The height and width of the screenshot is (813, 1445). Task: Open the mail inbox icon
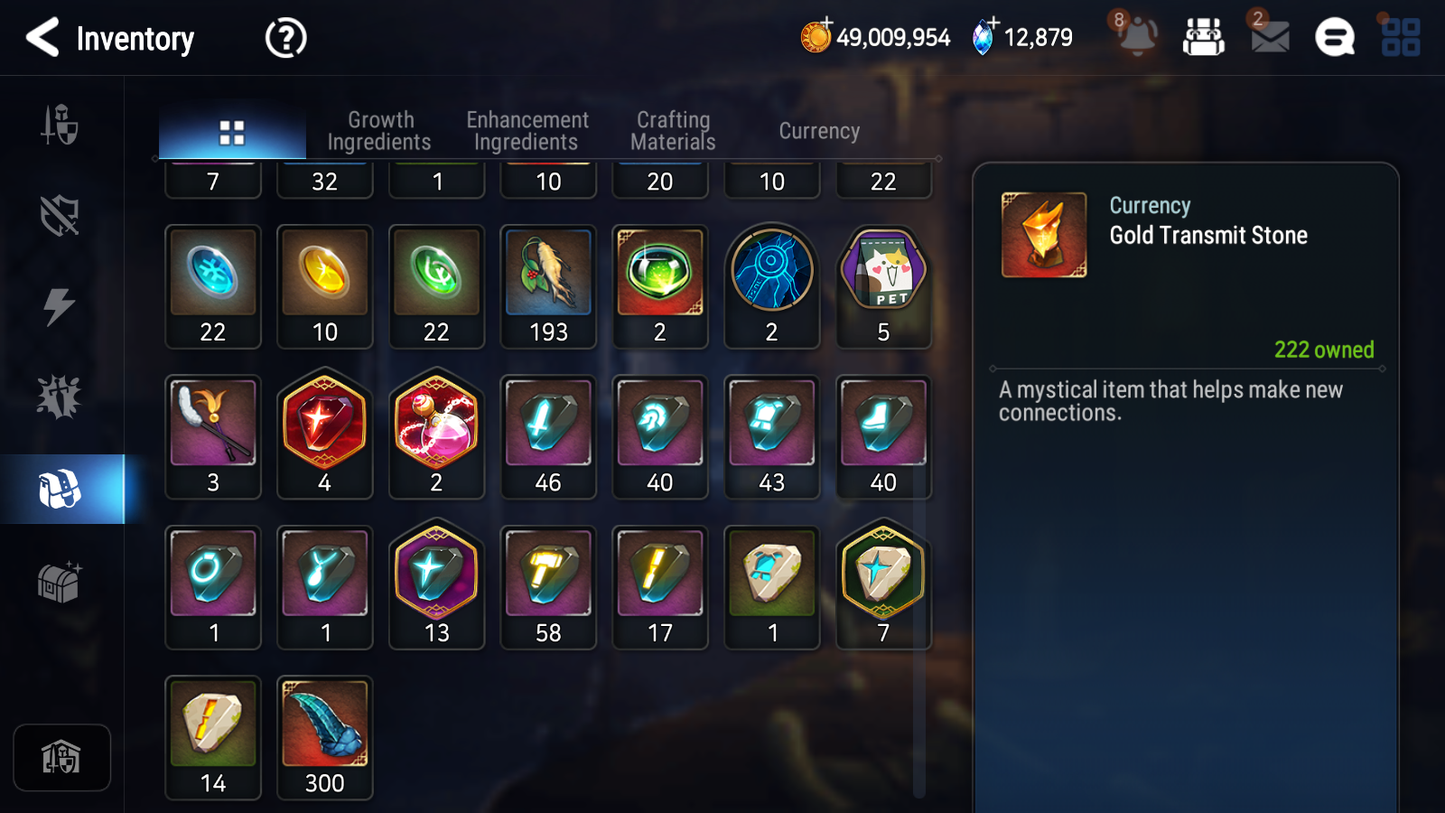[x=1268, y=38]
